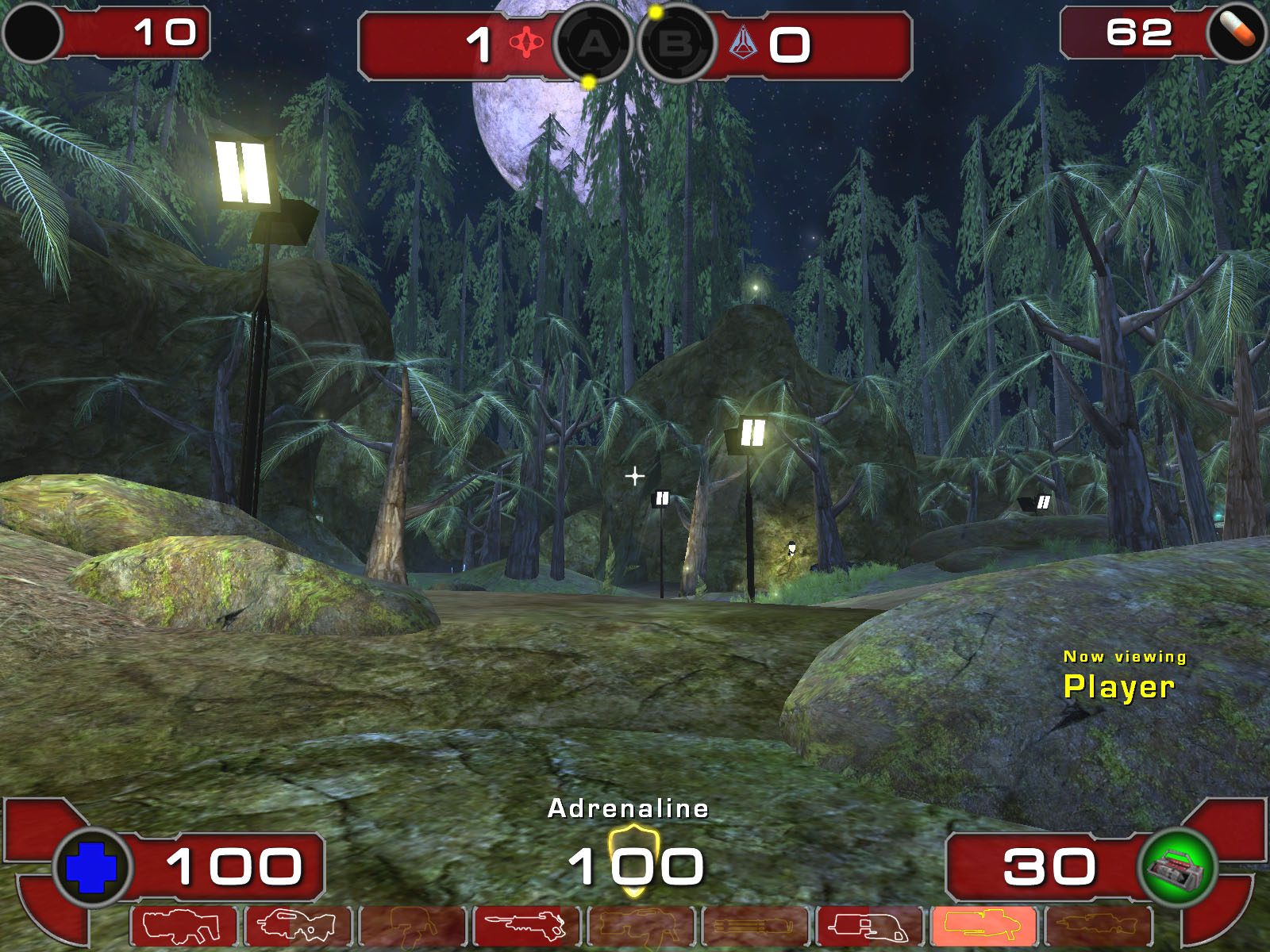Click the domination point A indicator
Viewport: 1270px width, 952px height.
[x=593, y=44]
